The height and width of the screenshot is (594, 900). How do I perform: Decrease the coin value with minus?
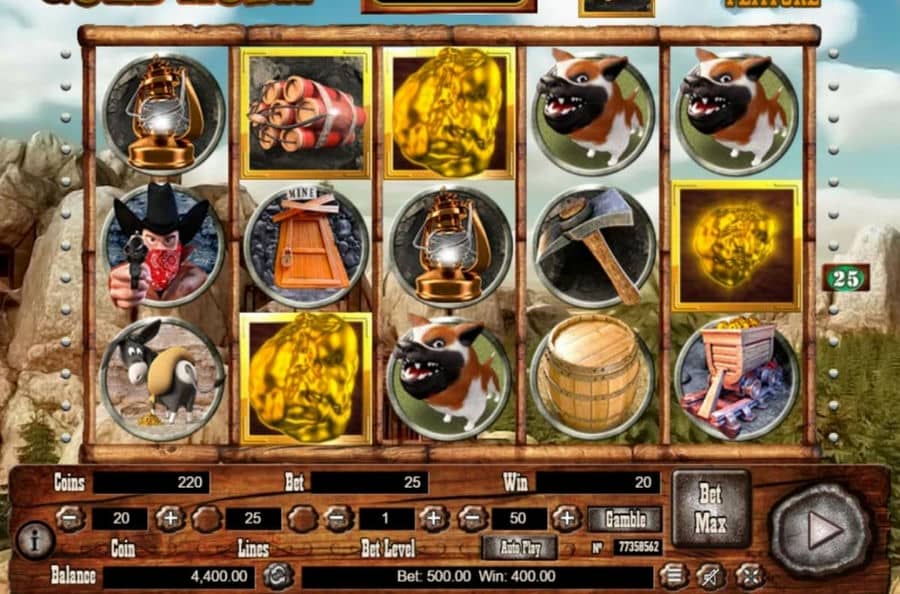[x=70, y=518]
